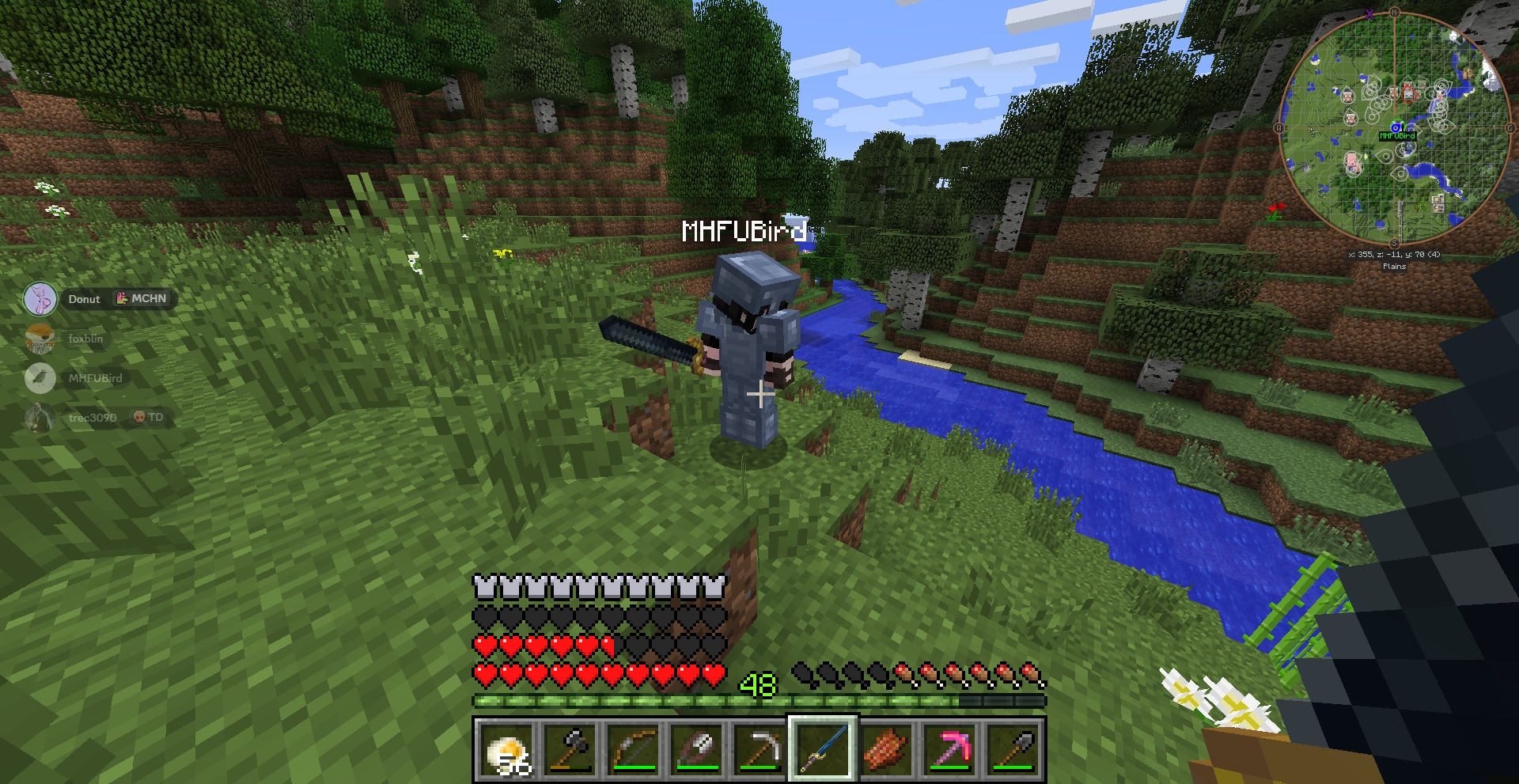Select the shovel hotbar slot

[x=1013, y=749]
